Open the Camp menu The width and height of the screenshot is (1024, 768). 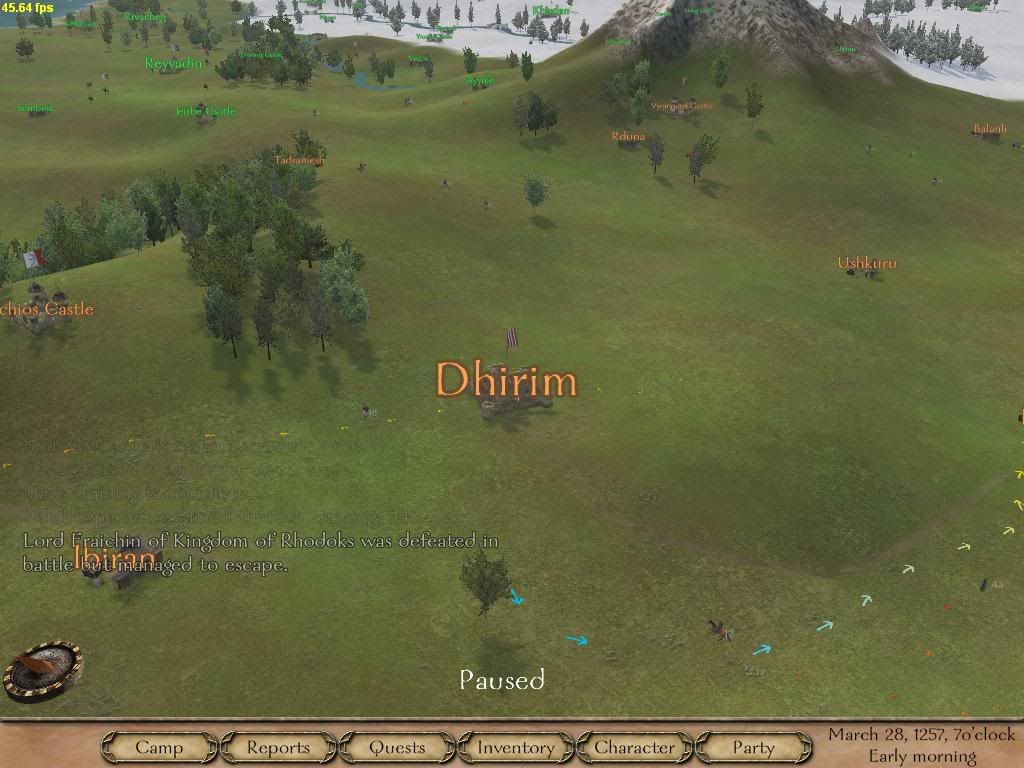coord(159,747)
